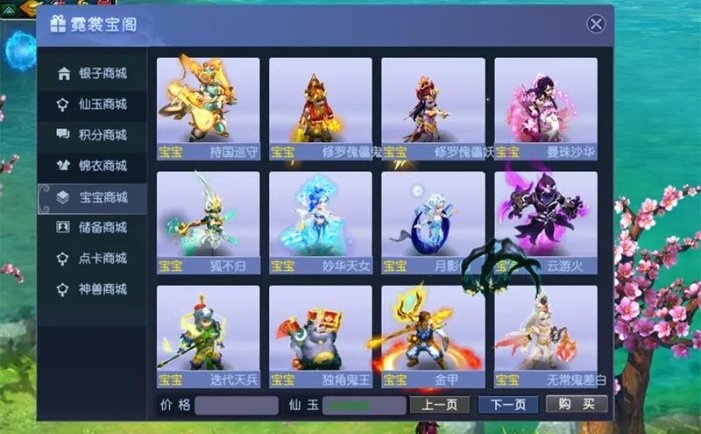The height and width of the screenshot is (434, 701).
Task: Switch to 储备商城 in the sidebar
Action: point(92,228)
